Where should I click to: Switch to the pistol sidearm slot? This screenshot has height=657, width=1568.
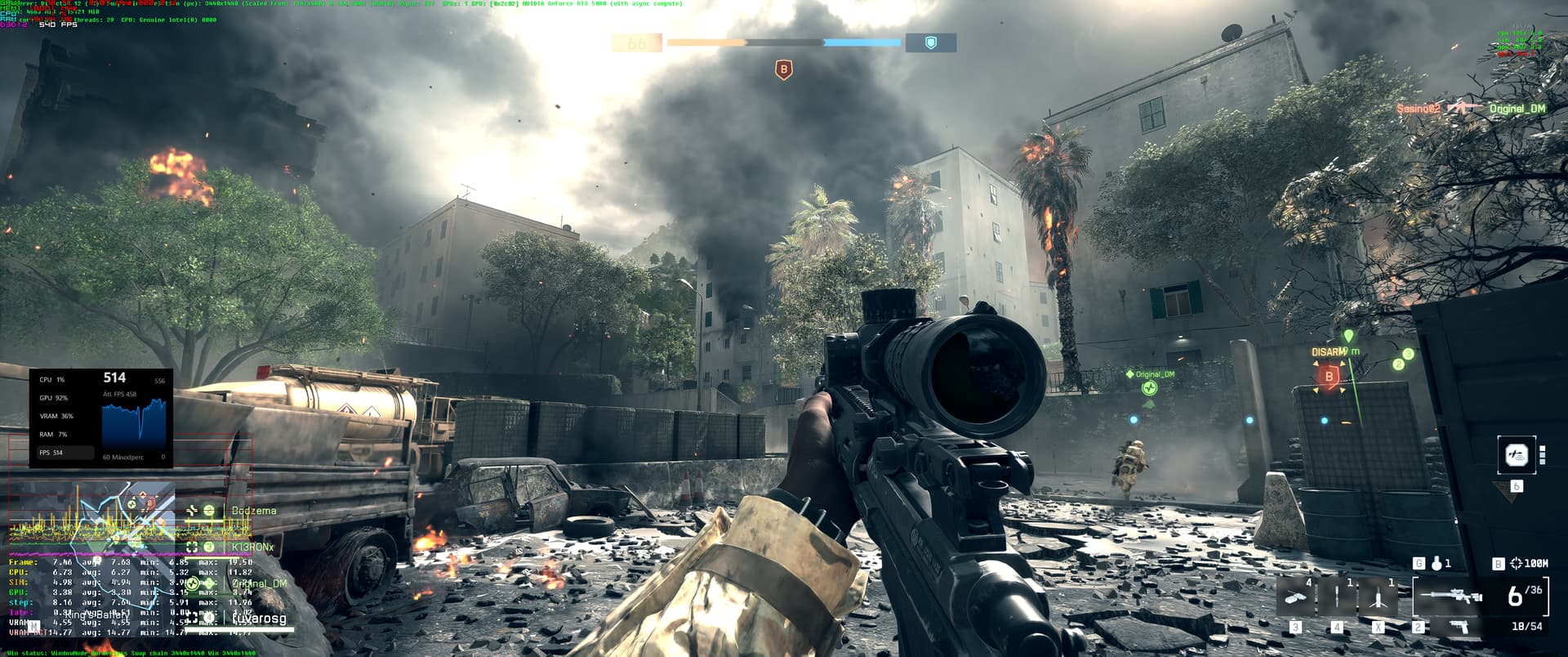tap(1457, 627)
